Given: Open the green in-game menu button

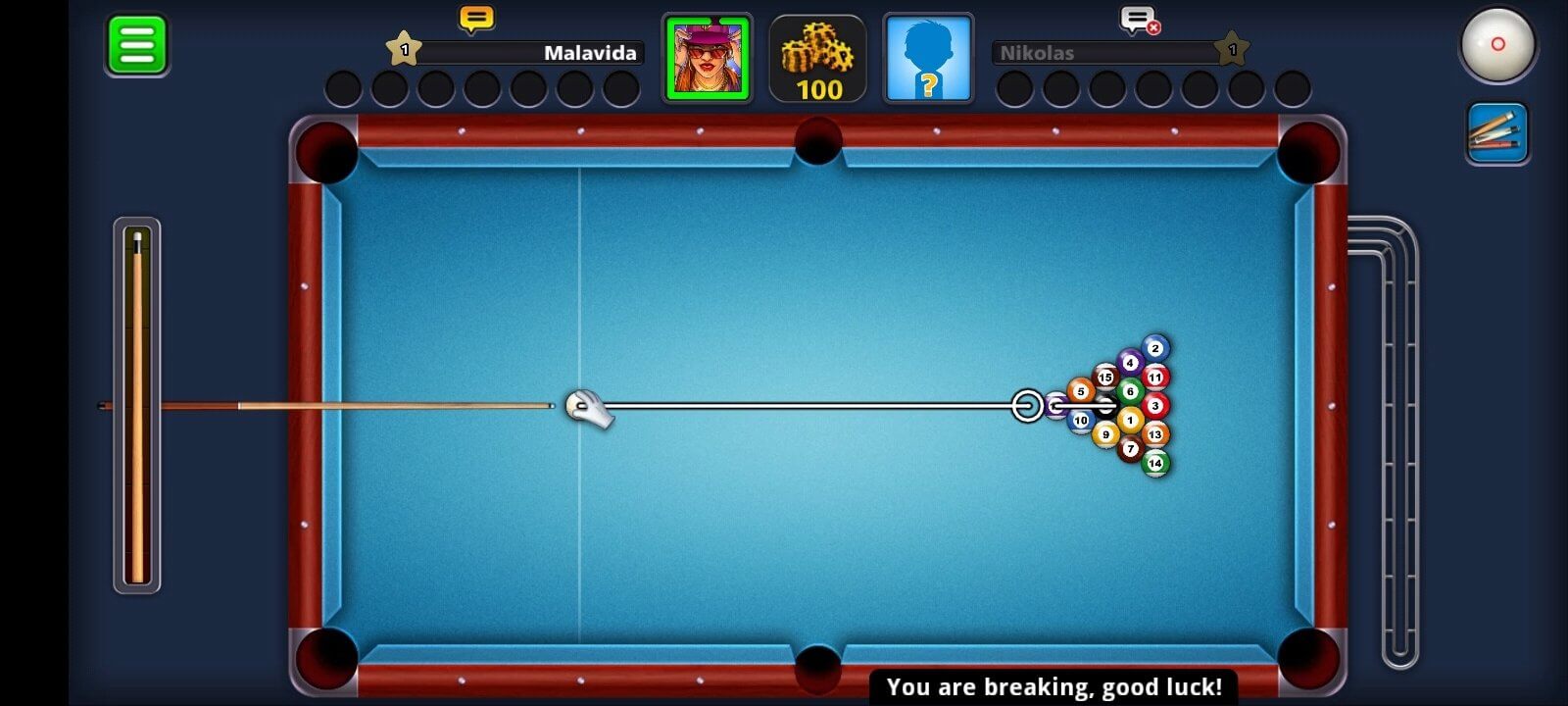Looking at the screenshot, I should [136, 45].
